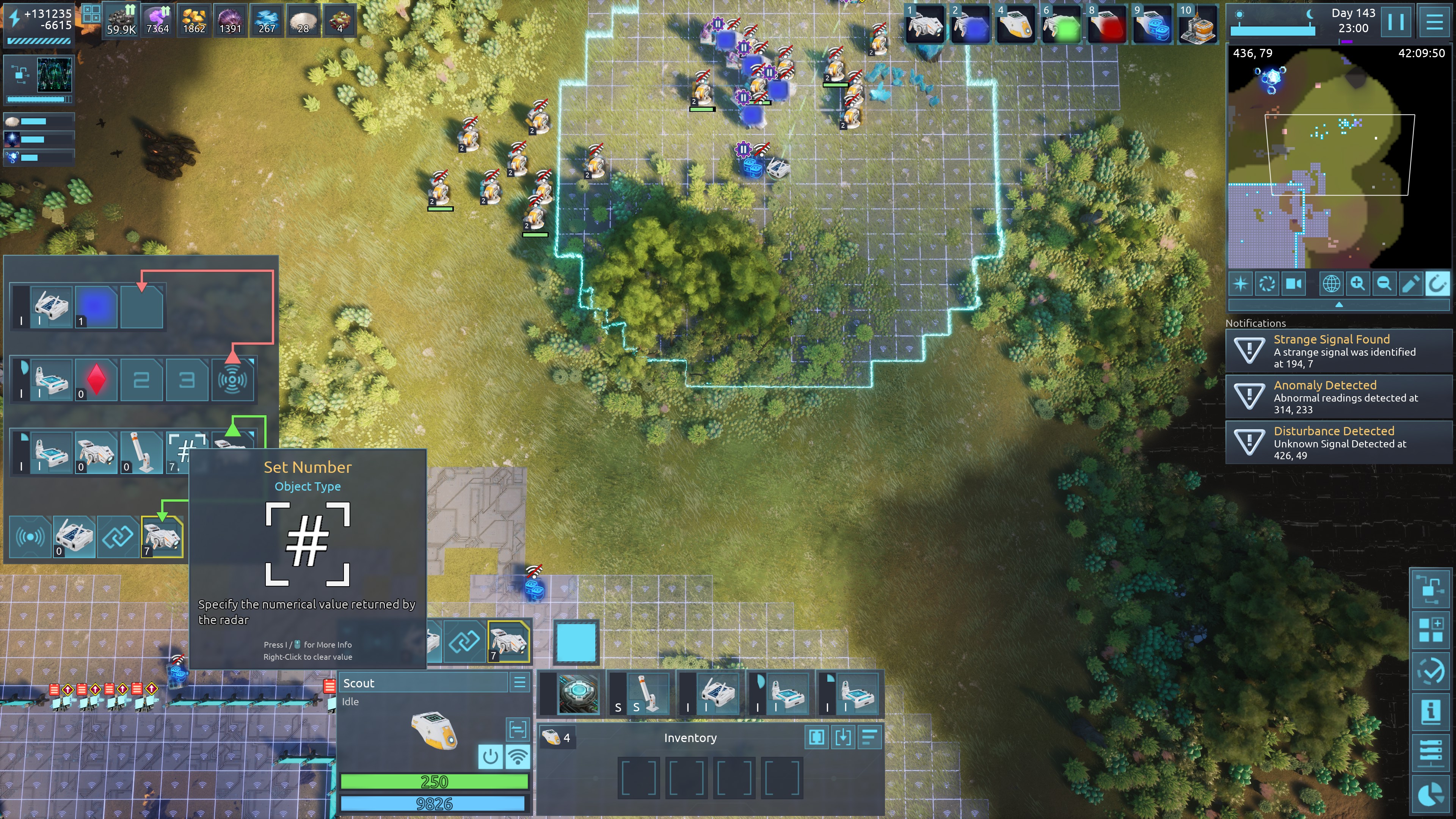
Task: Select control group 8 with red icon
Action: pyautogui.click(x=1107, y=25)
